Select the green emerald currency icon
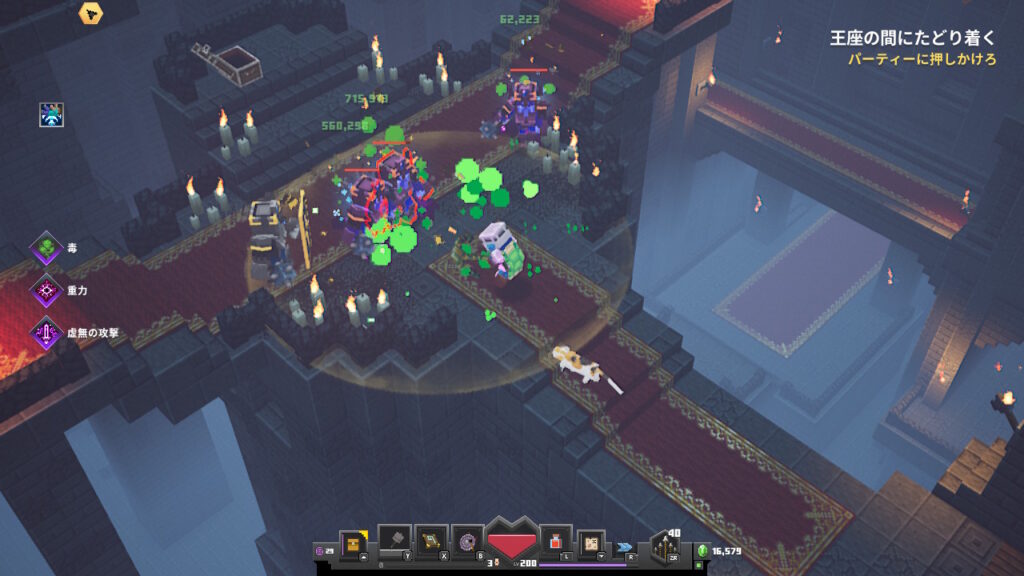This screenshot has width=1024, height=576. (702, 551)
